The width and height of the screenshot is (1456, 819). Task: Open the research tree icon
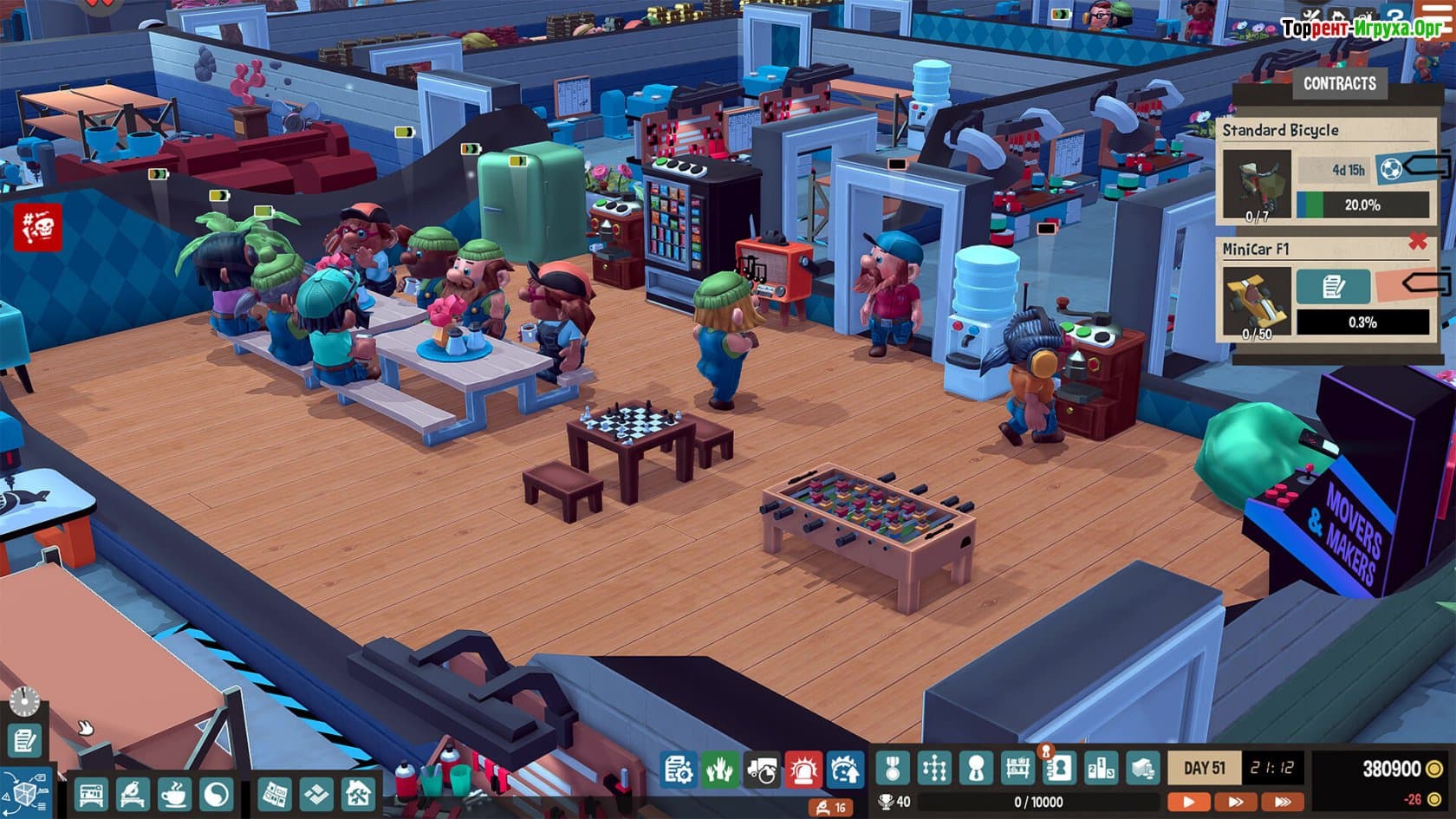point(934,768)
